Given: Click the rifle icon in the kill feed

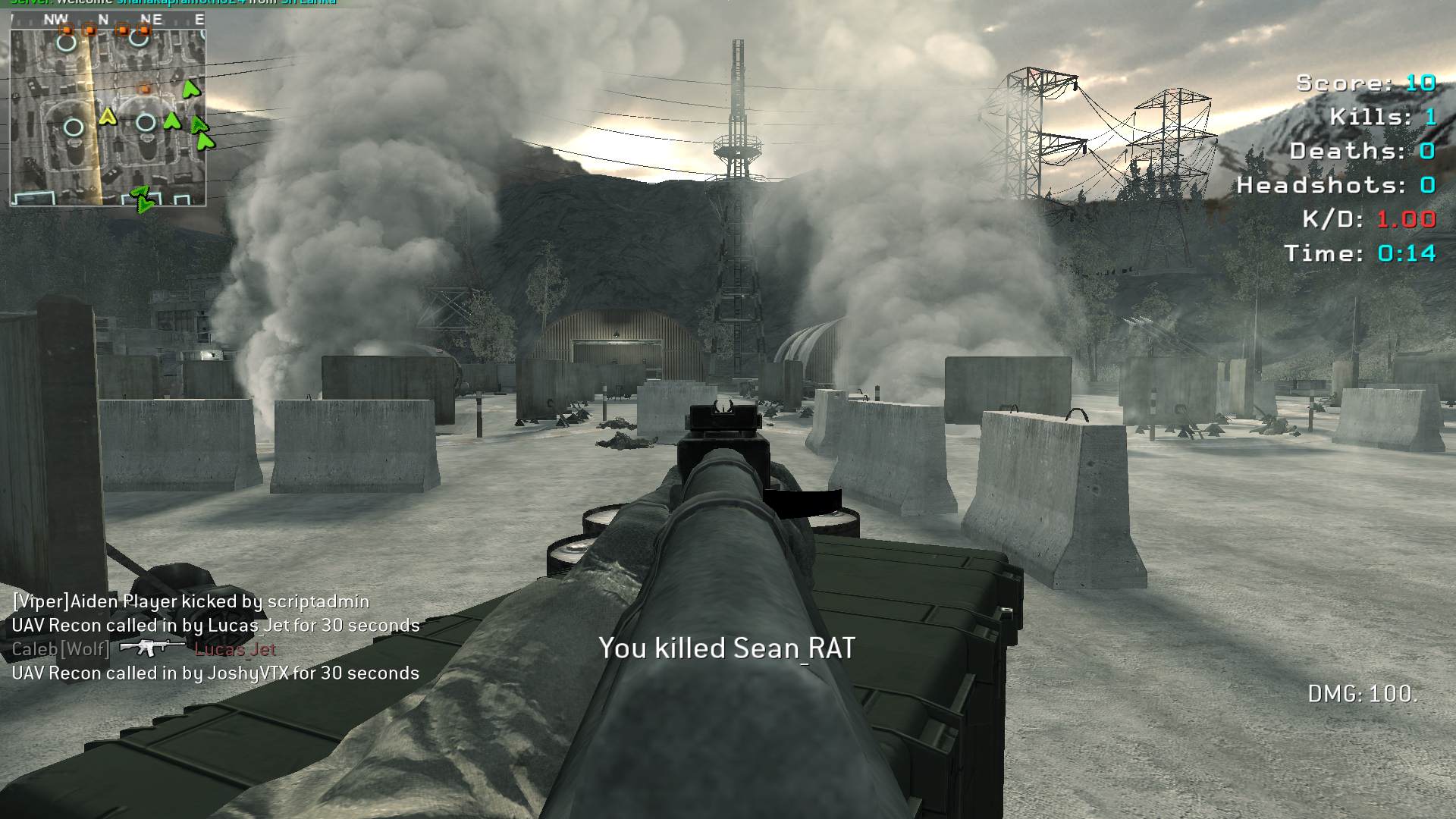Looking at the screenshot, I should [152, 648].
